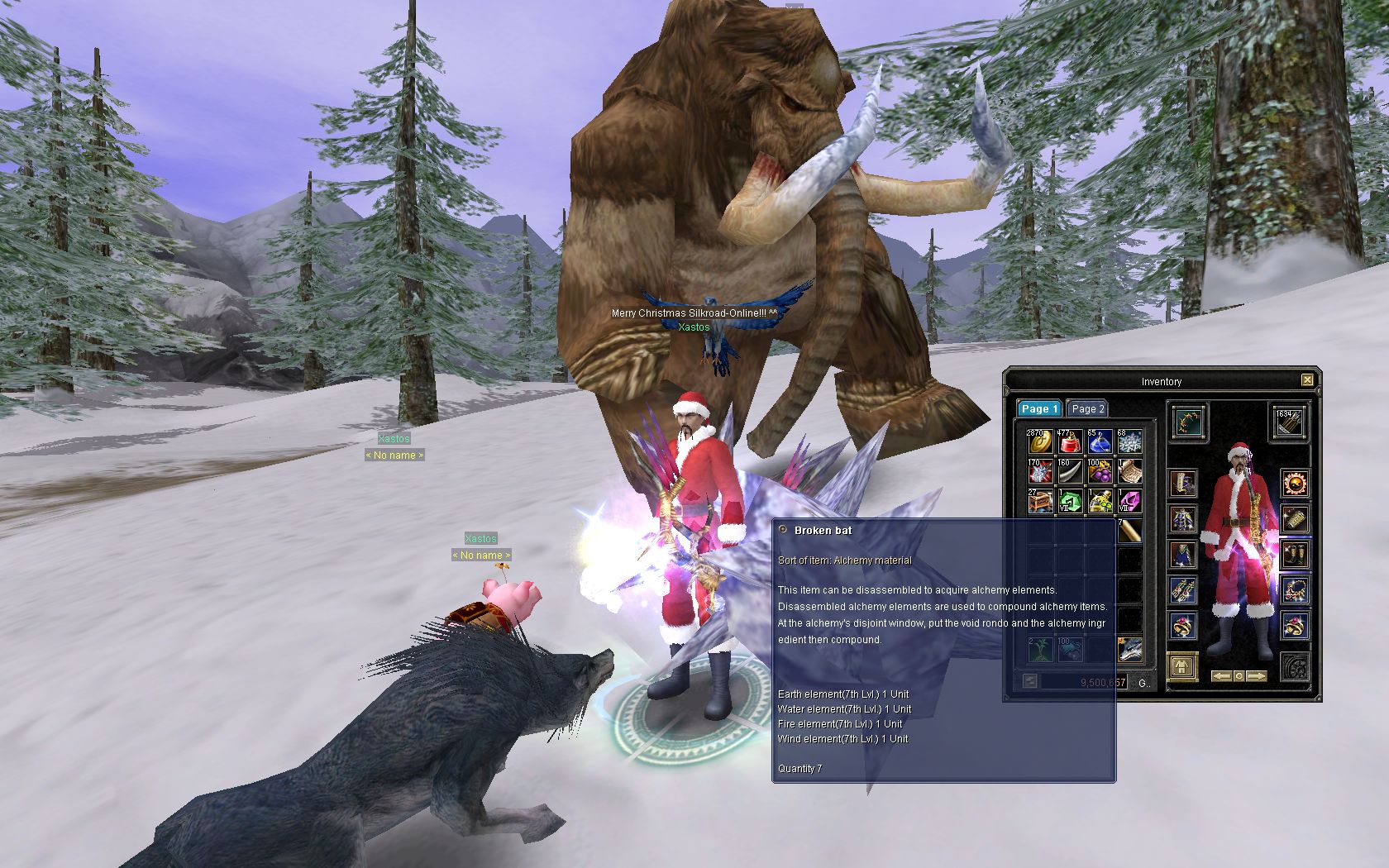Select the Broken bat wooden stick slot
The width and height of the screenshot is (1389, 868).
(x=1129, y=531)
